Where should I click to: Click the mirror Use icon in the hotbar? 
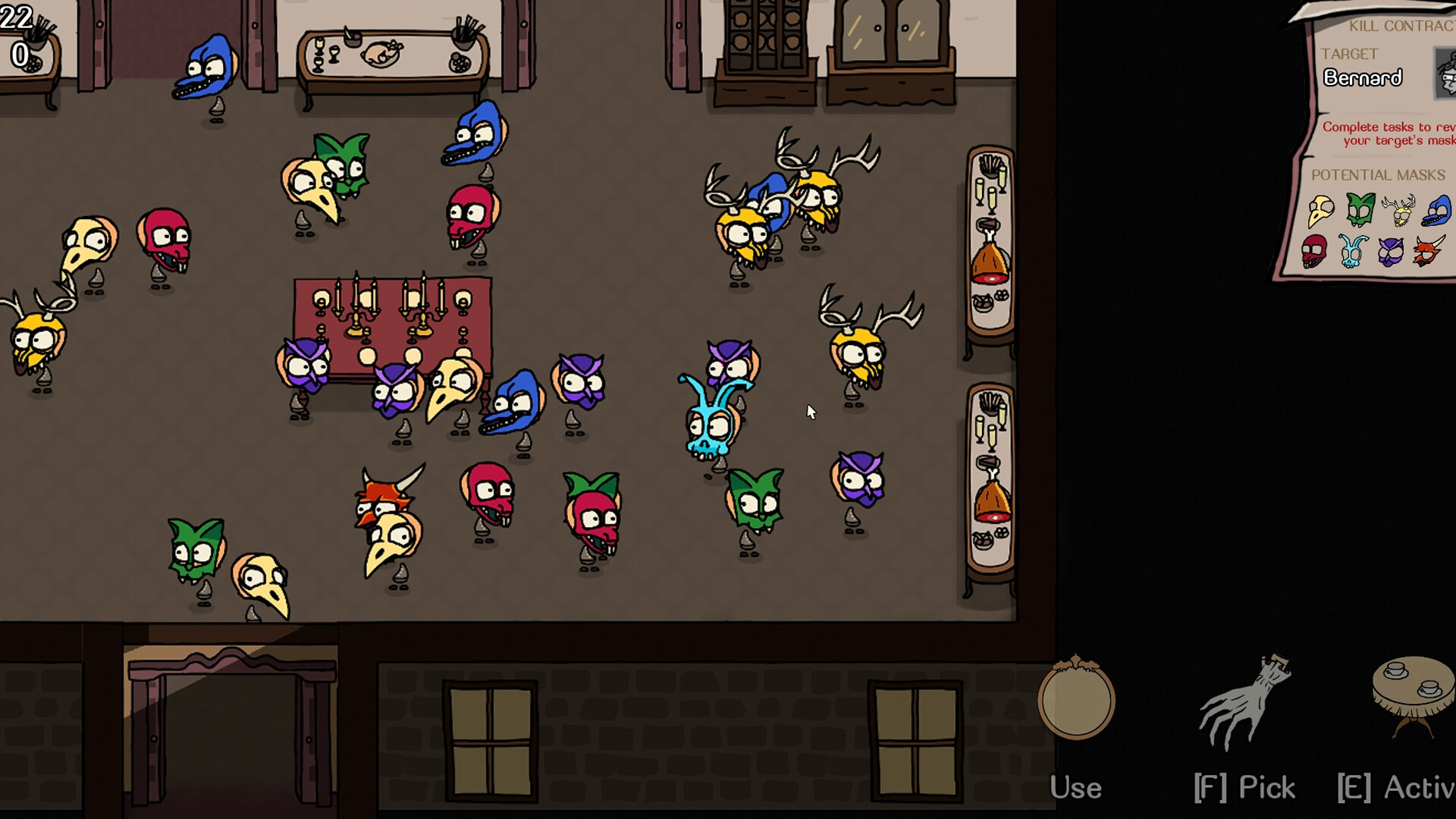click(1077, 701)
